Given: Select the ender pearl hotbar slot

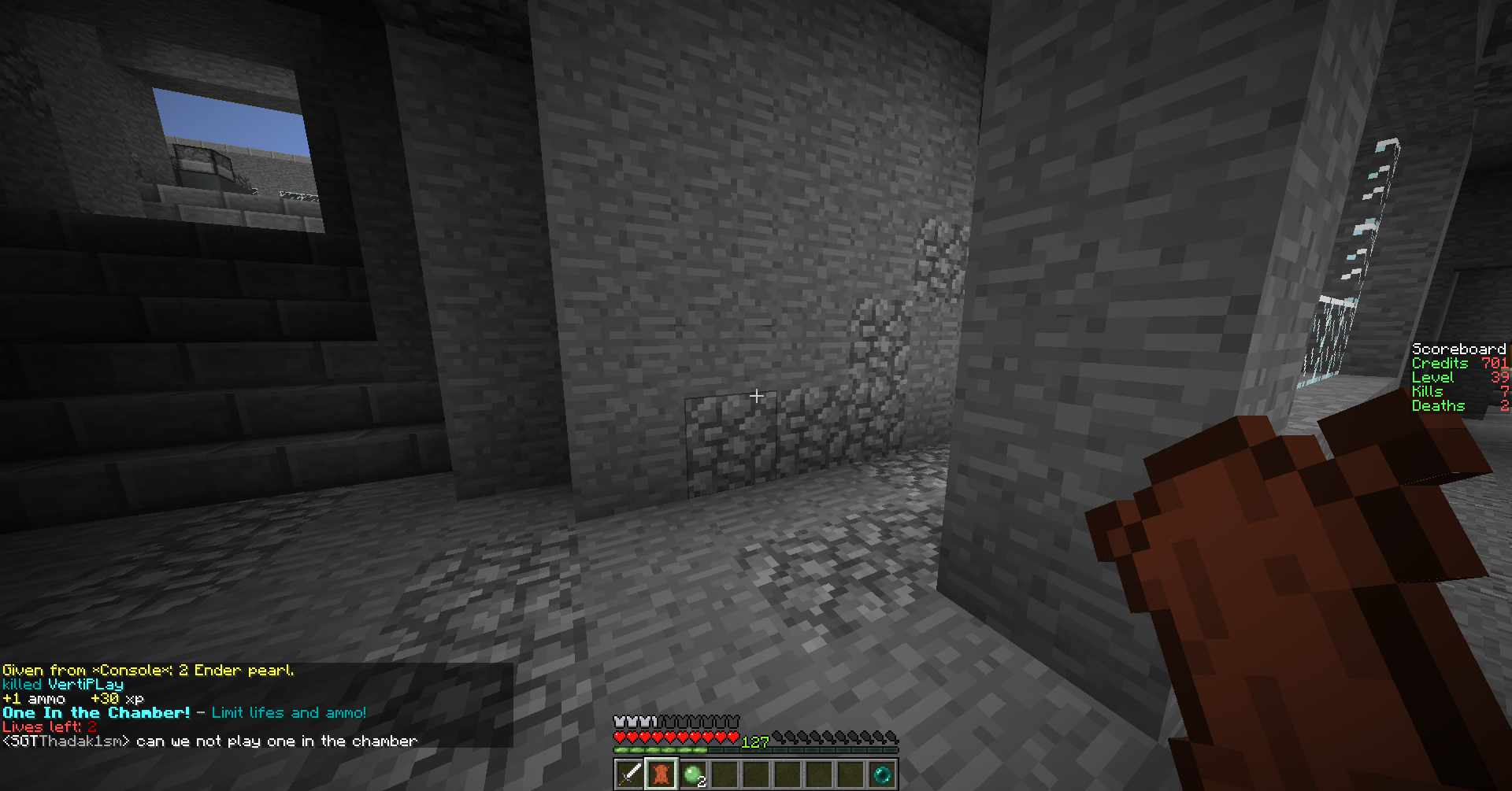Looking at the screenshot, I should [882, 774].
